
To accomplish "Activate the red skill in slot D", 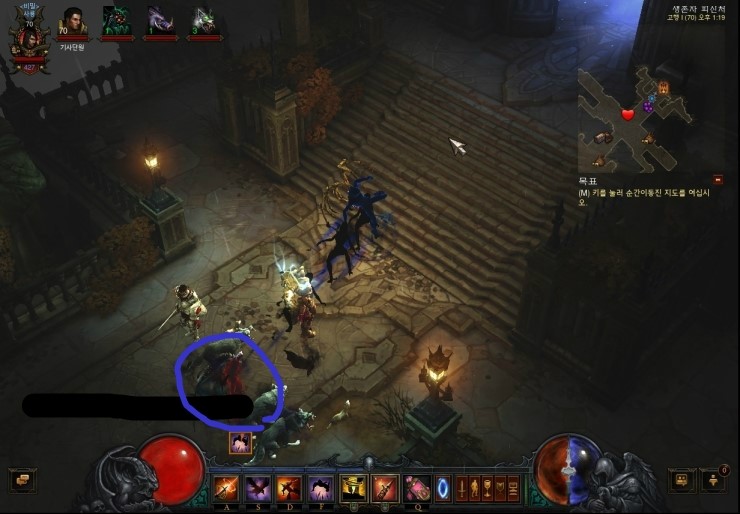I will click(x=288, y=488).
